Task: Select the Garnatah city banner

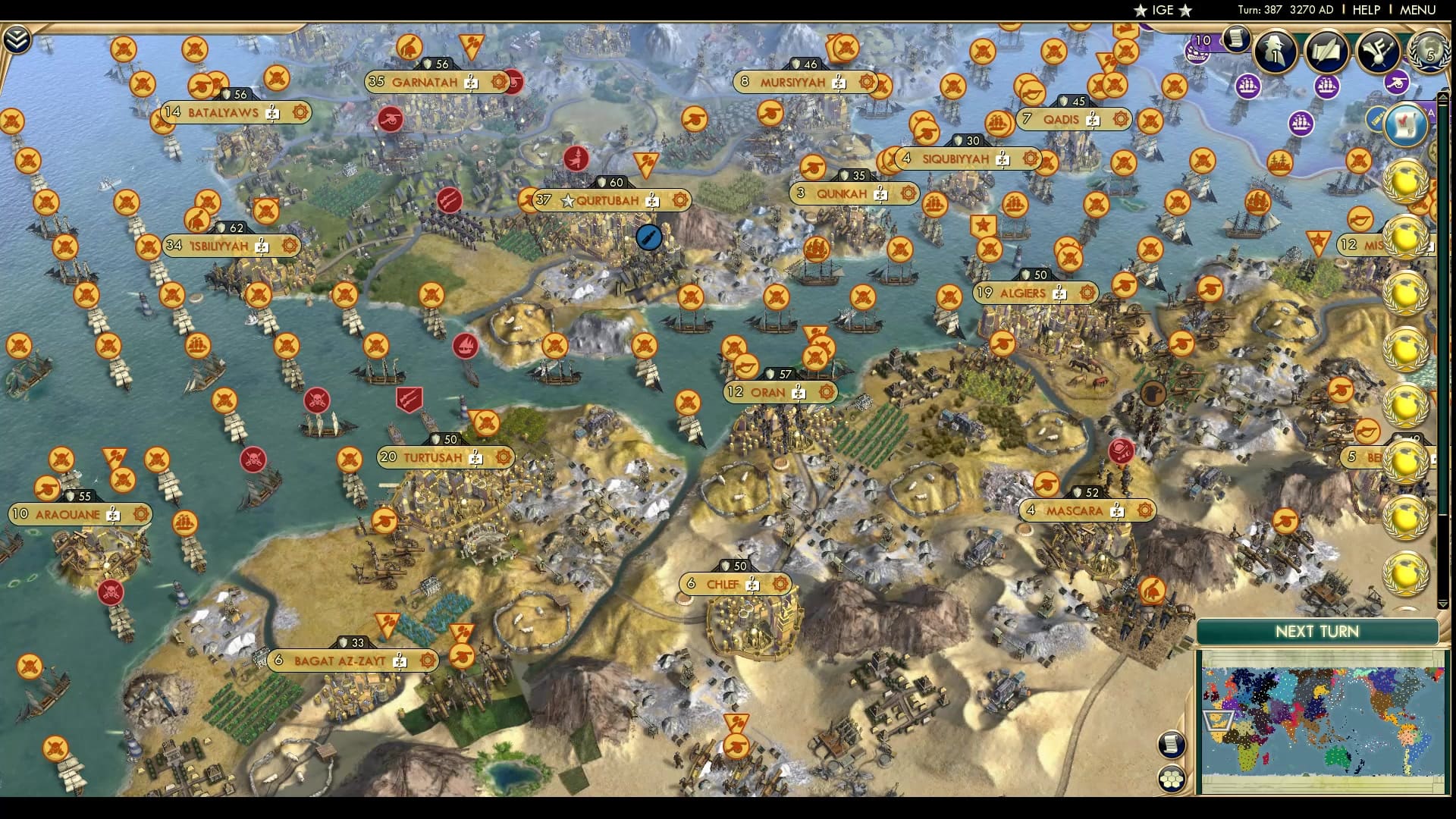Action: [x=425, y=83]
